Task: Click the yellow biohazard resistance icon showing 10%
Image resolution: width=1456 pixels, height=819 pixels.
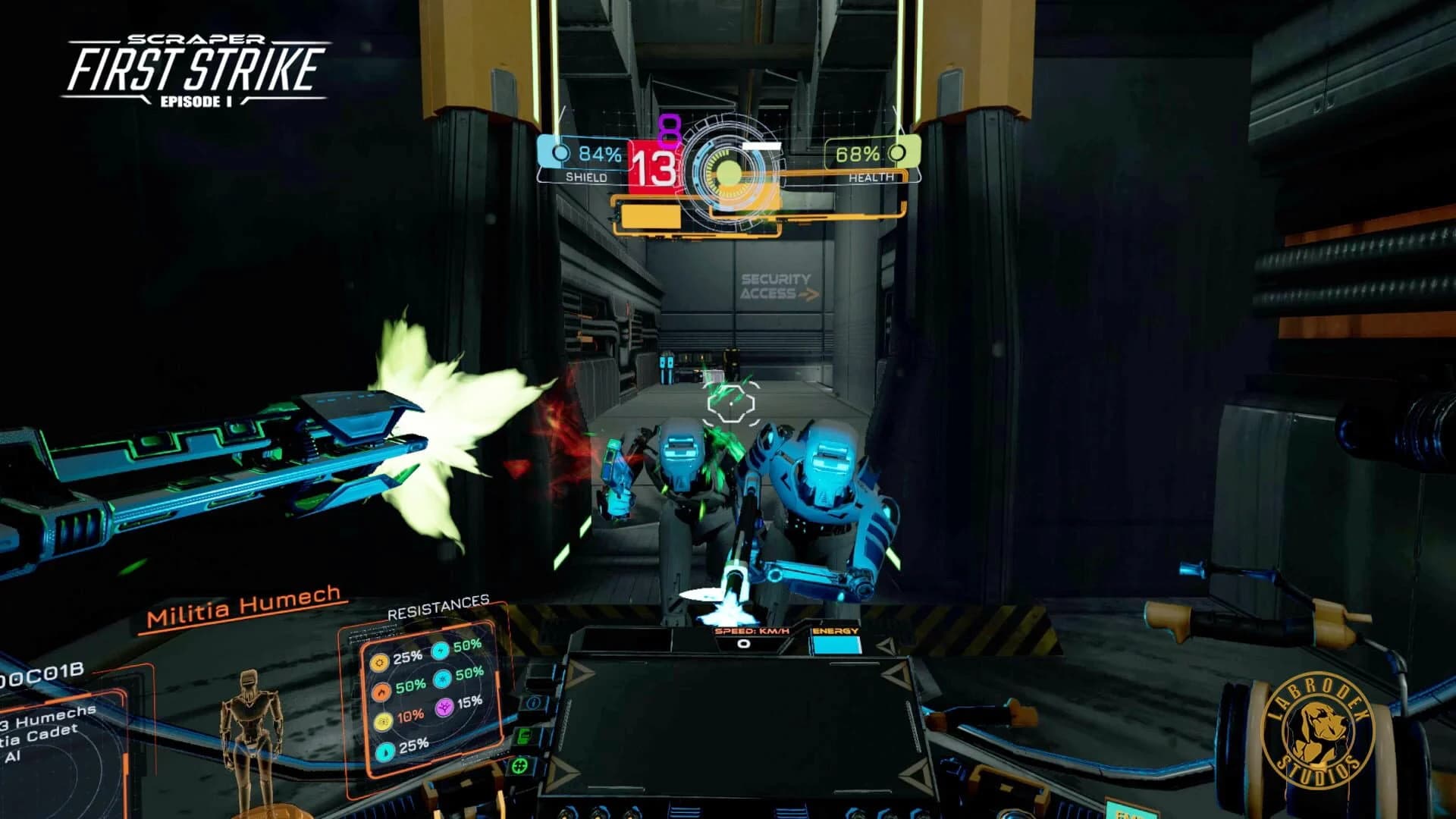Action: click(x=383, y=722)
